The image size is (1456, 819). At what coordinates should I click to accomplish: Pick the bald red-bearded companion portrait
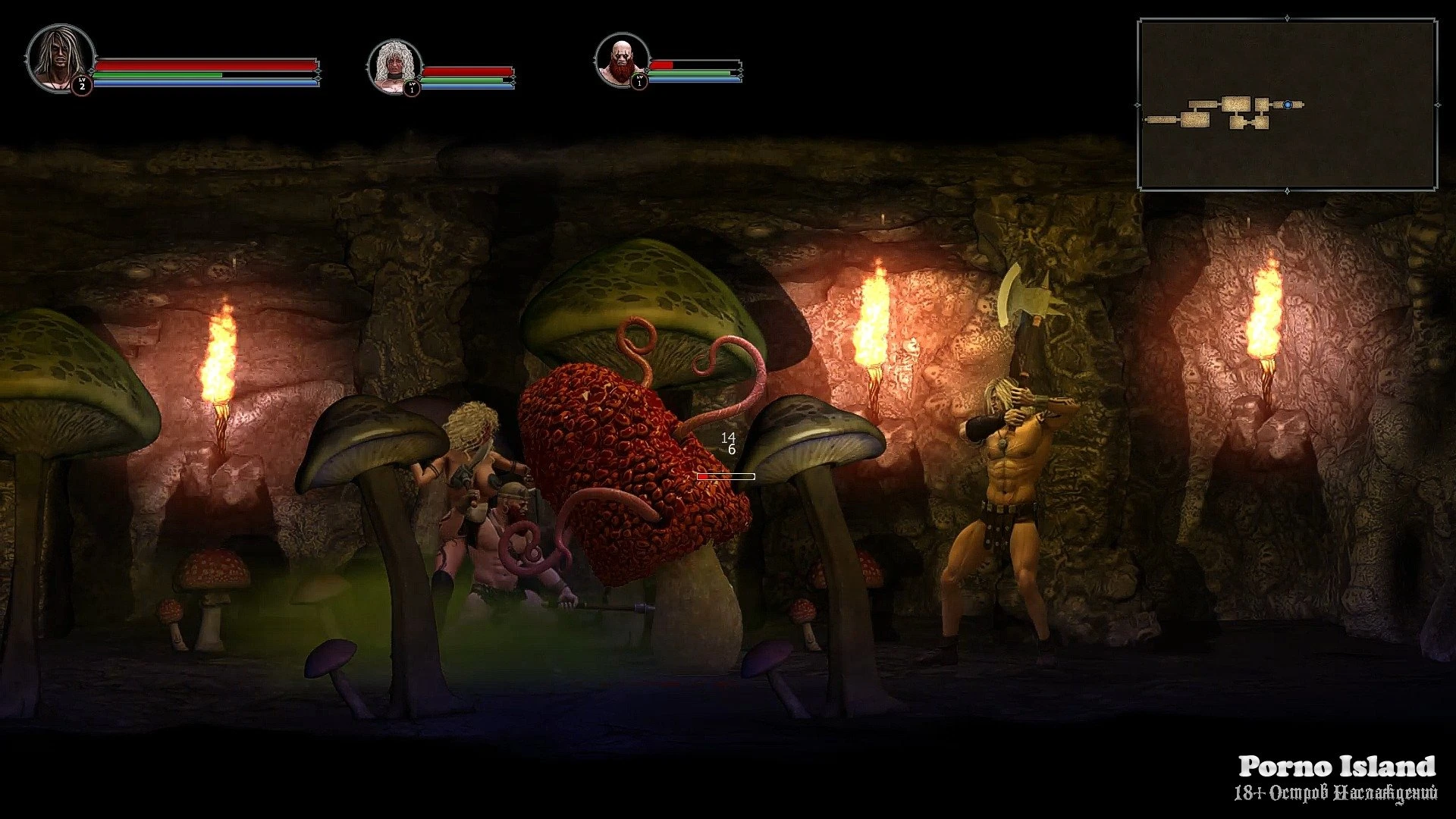622,61
